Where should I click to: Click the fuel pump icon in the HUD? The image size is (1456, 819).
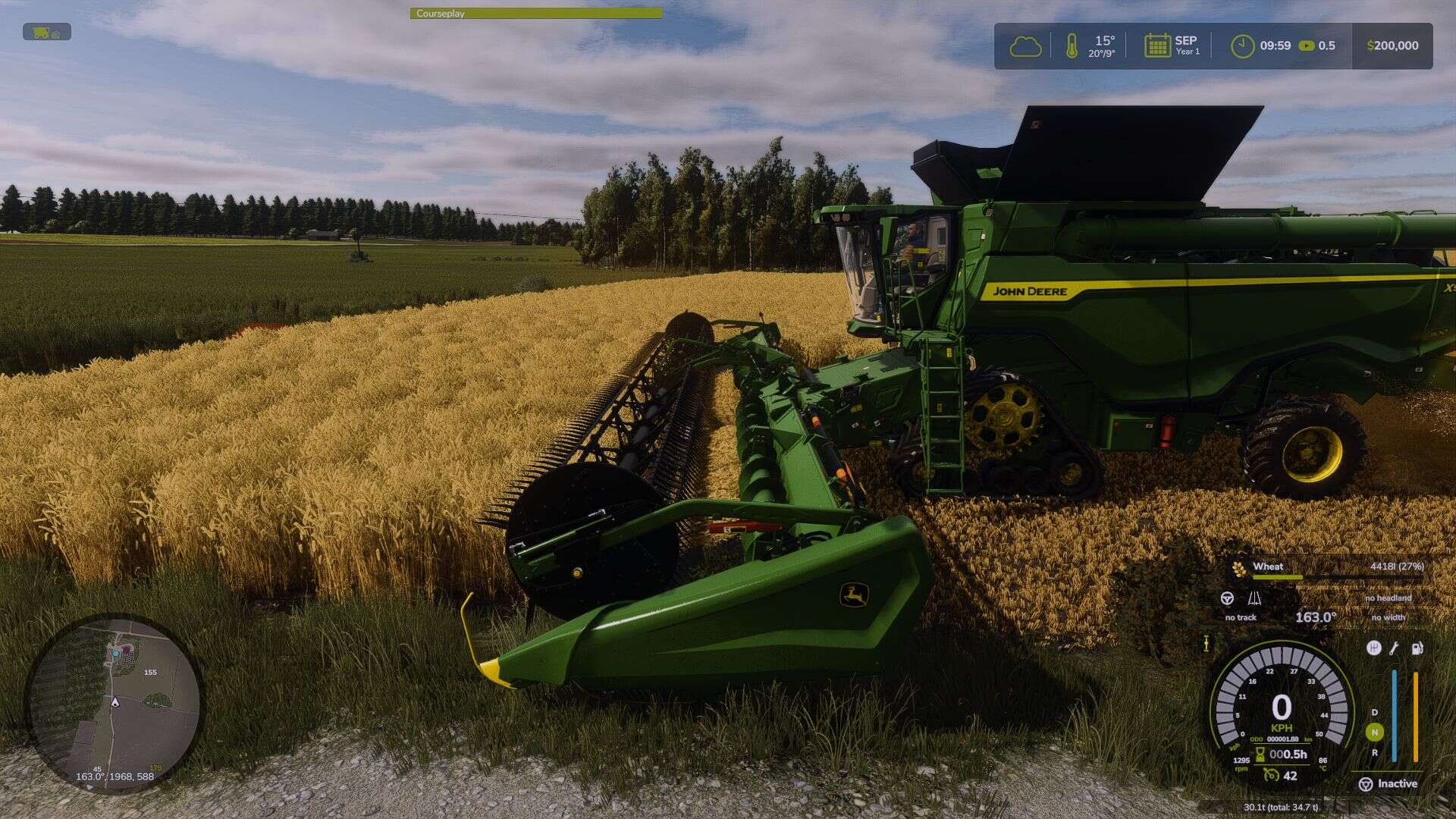pos(1417,648)
